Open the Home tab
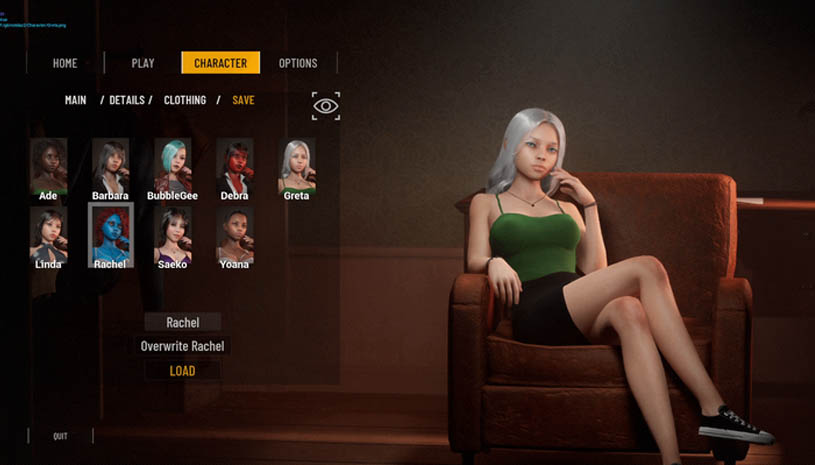Image resolution: width=815 pixels, height=465 pixels. [x=65, y=63]
